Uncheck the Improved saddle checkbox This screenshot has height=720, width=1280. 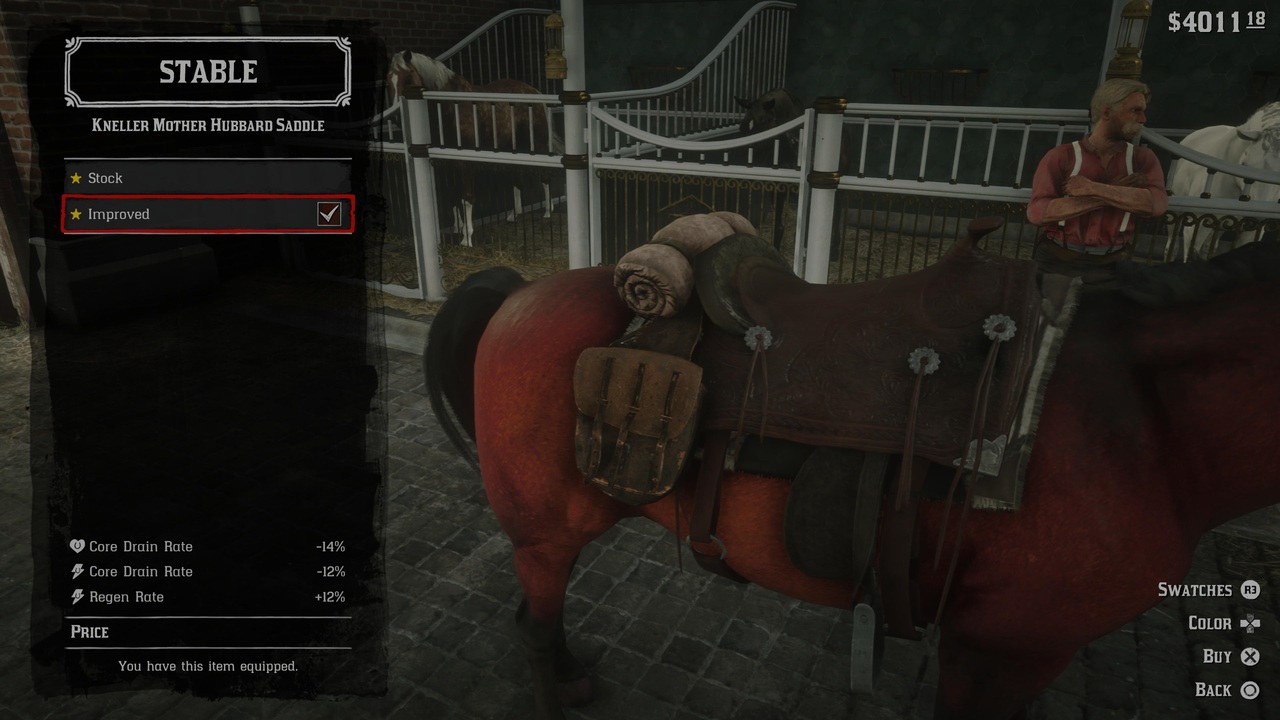(x=330, y=214)
